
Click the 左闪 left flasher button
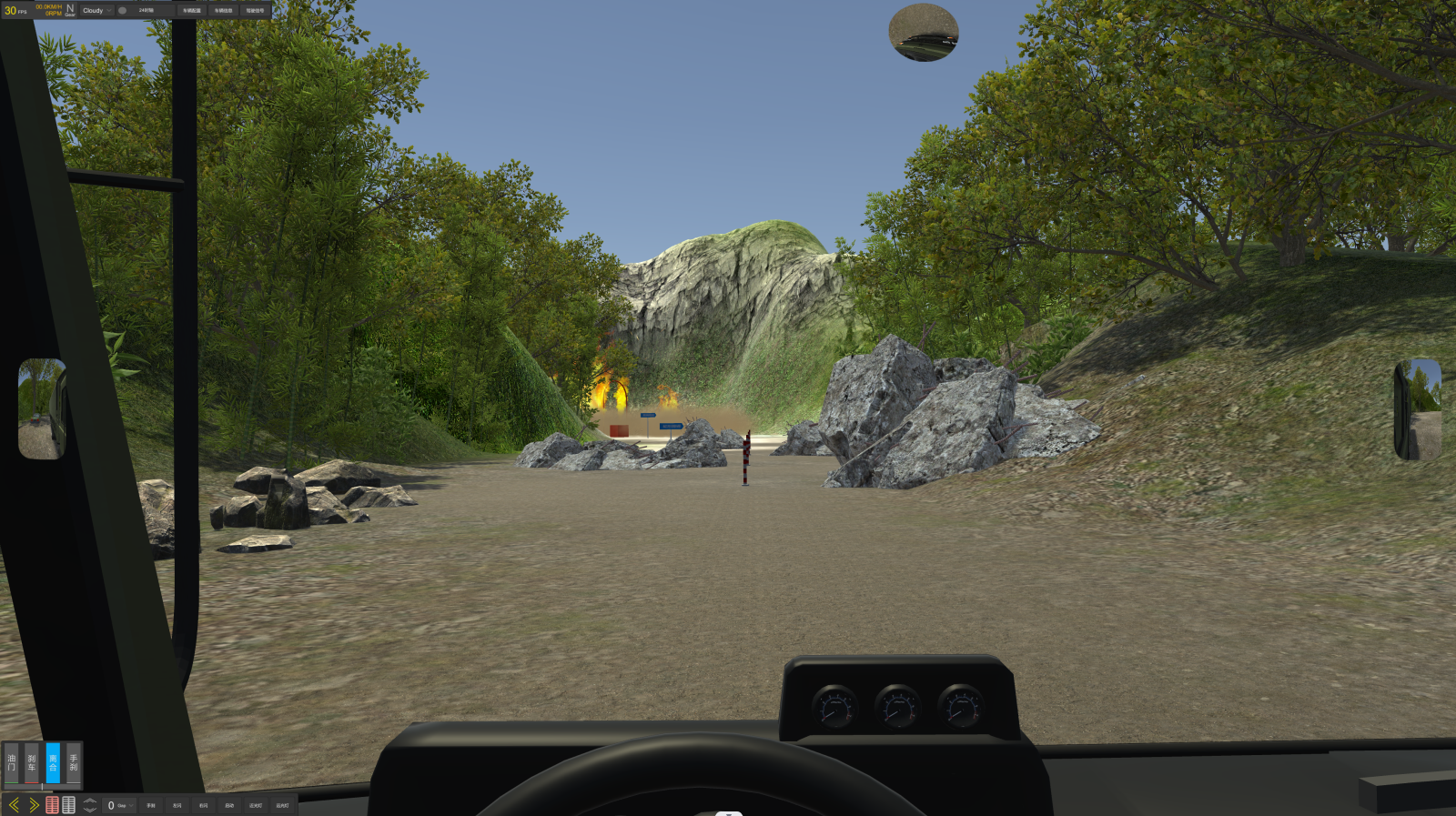tap(177, 805)
